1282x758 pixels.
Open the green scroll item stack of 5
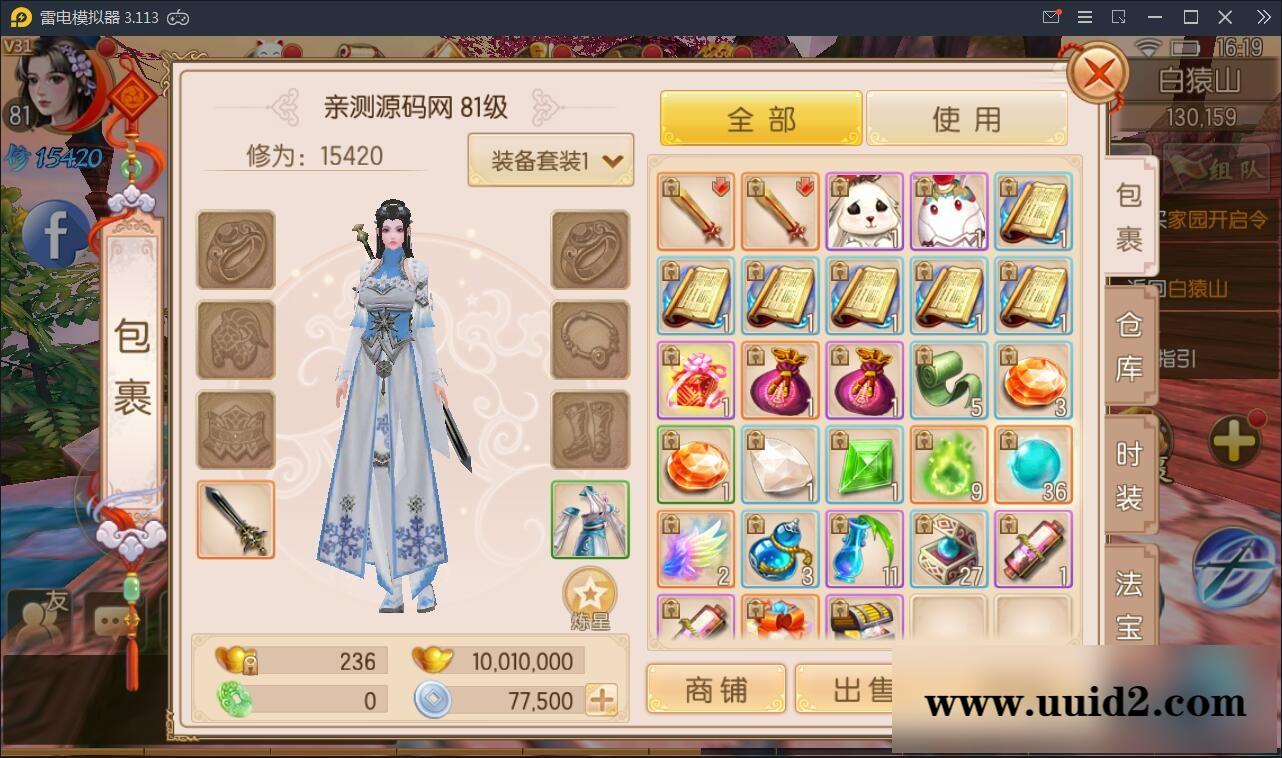[x=949, y=380]
